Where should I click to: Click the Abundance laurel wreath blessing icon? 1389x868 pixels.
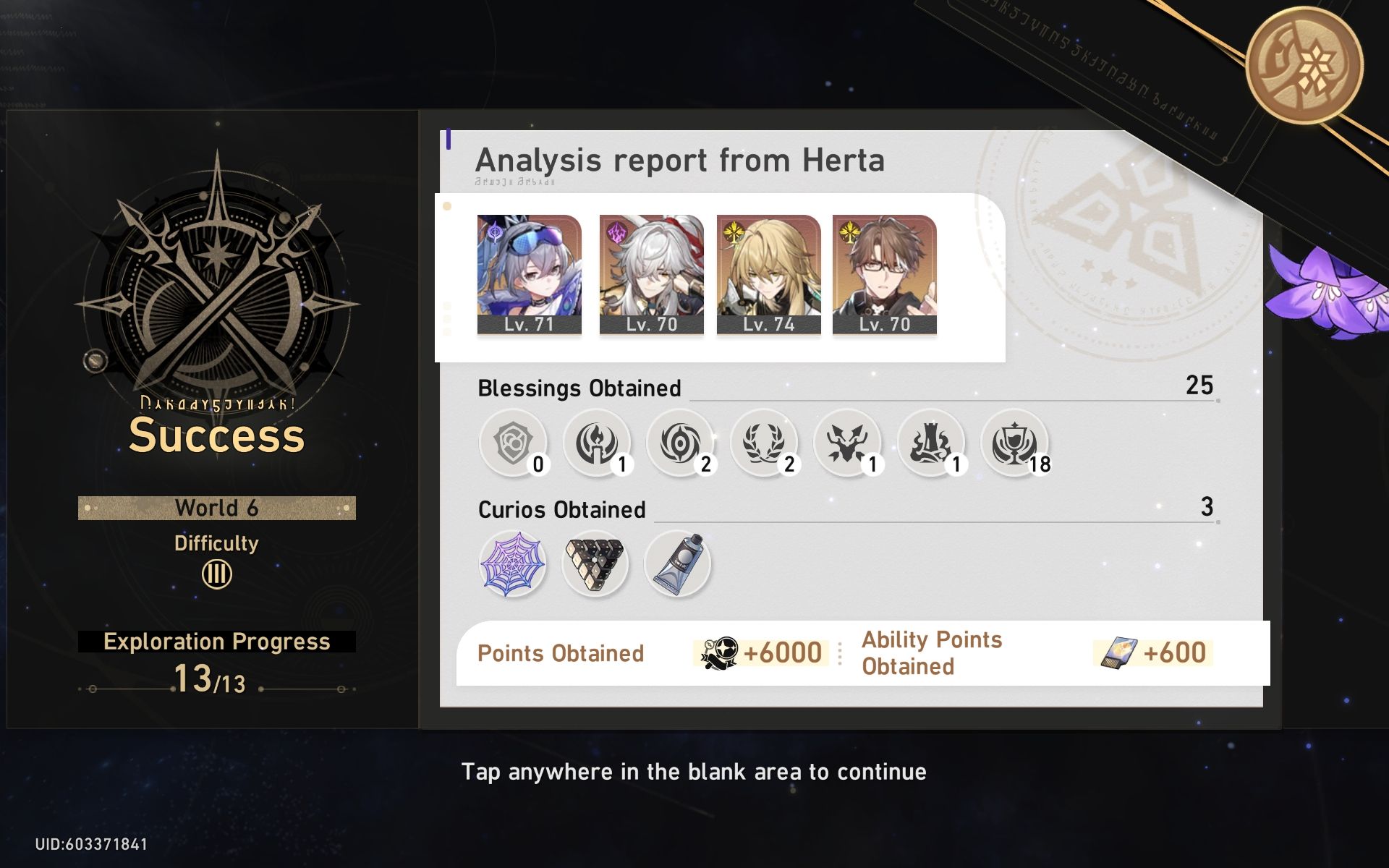(763, 442)
